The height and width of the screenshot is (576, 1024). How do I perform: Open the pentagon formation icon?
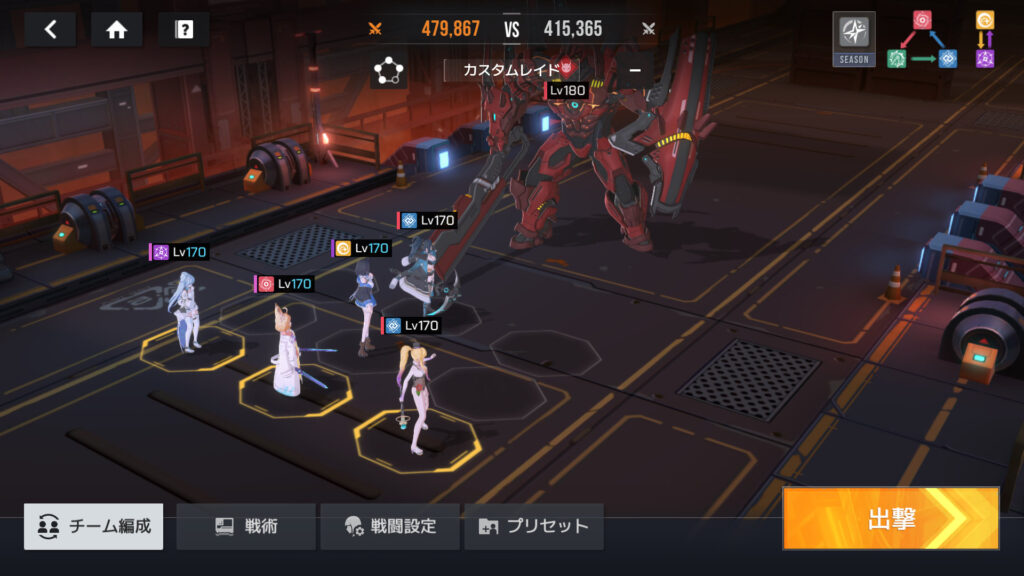(x=388, y=71)
